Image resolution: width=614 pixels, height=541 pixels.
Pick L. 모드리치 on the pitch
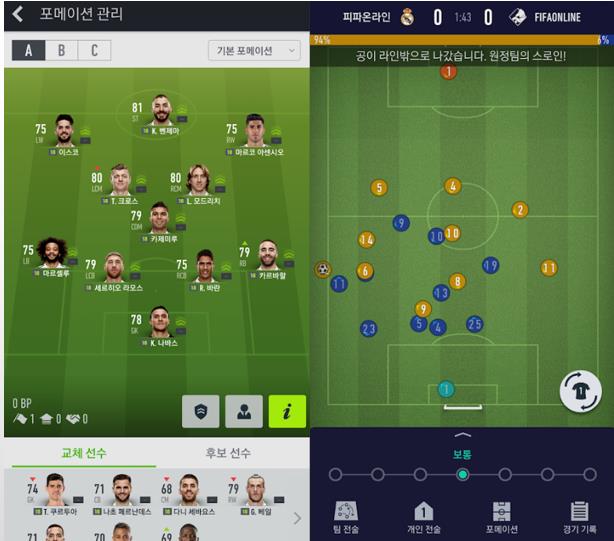[x=198, y=183]
